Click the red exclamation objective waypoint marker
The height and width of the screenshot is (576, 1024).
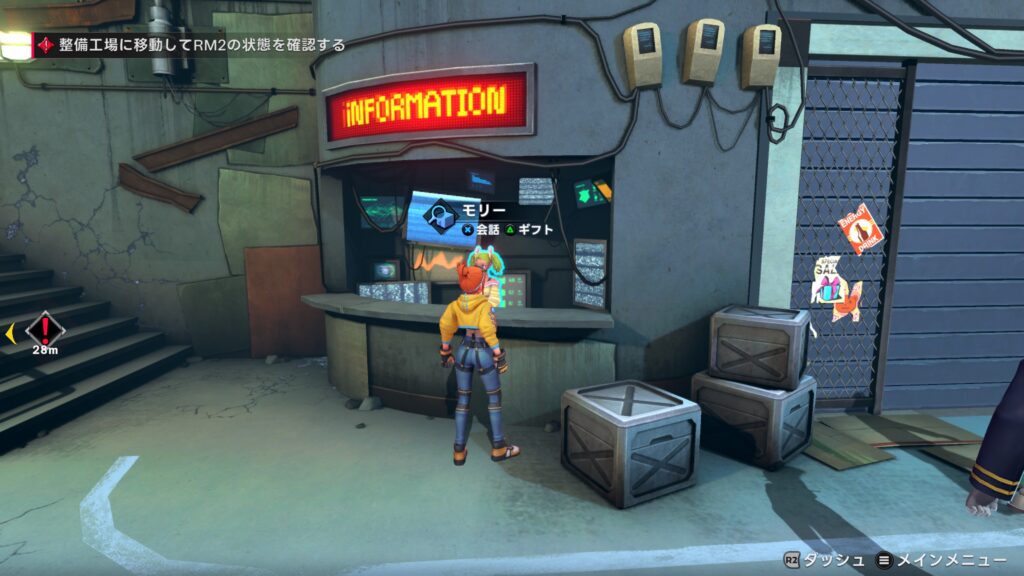point(44,327)
